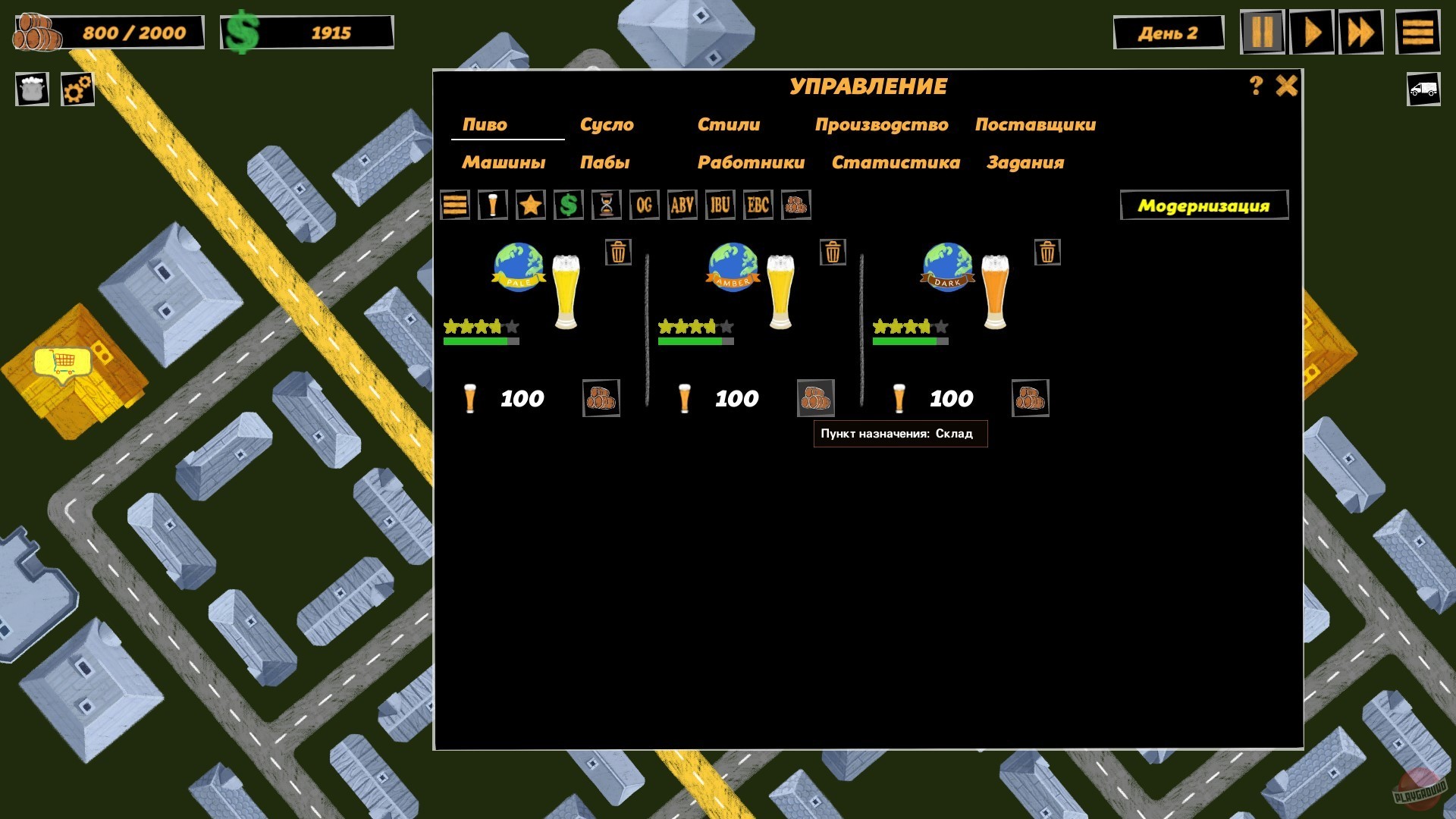Click the help question mark in Управление window
The image size is (1456, 819).
1254,86
